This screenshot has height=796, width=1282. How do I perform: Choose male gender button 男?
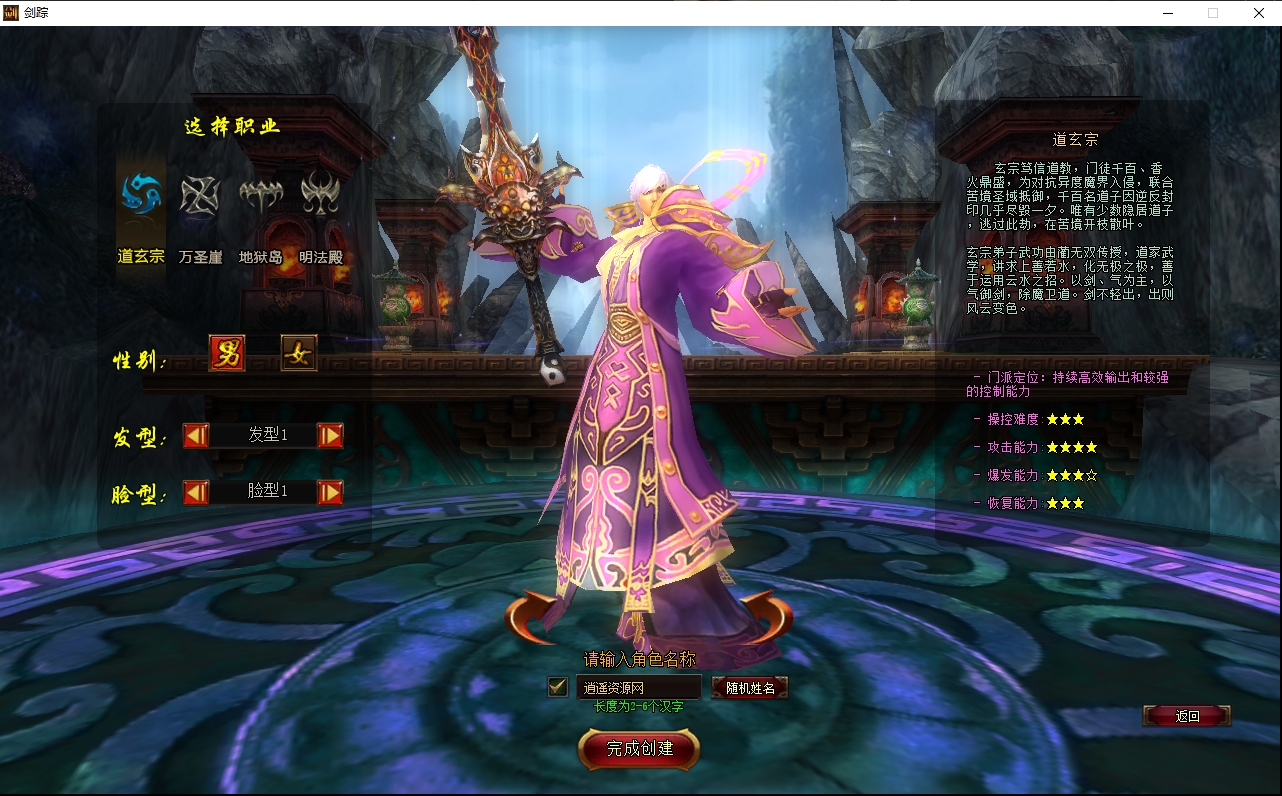click(x=227, y=353)
